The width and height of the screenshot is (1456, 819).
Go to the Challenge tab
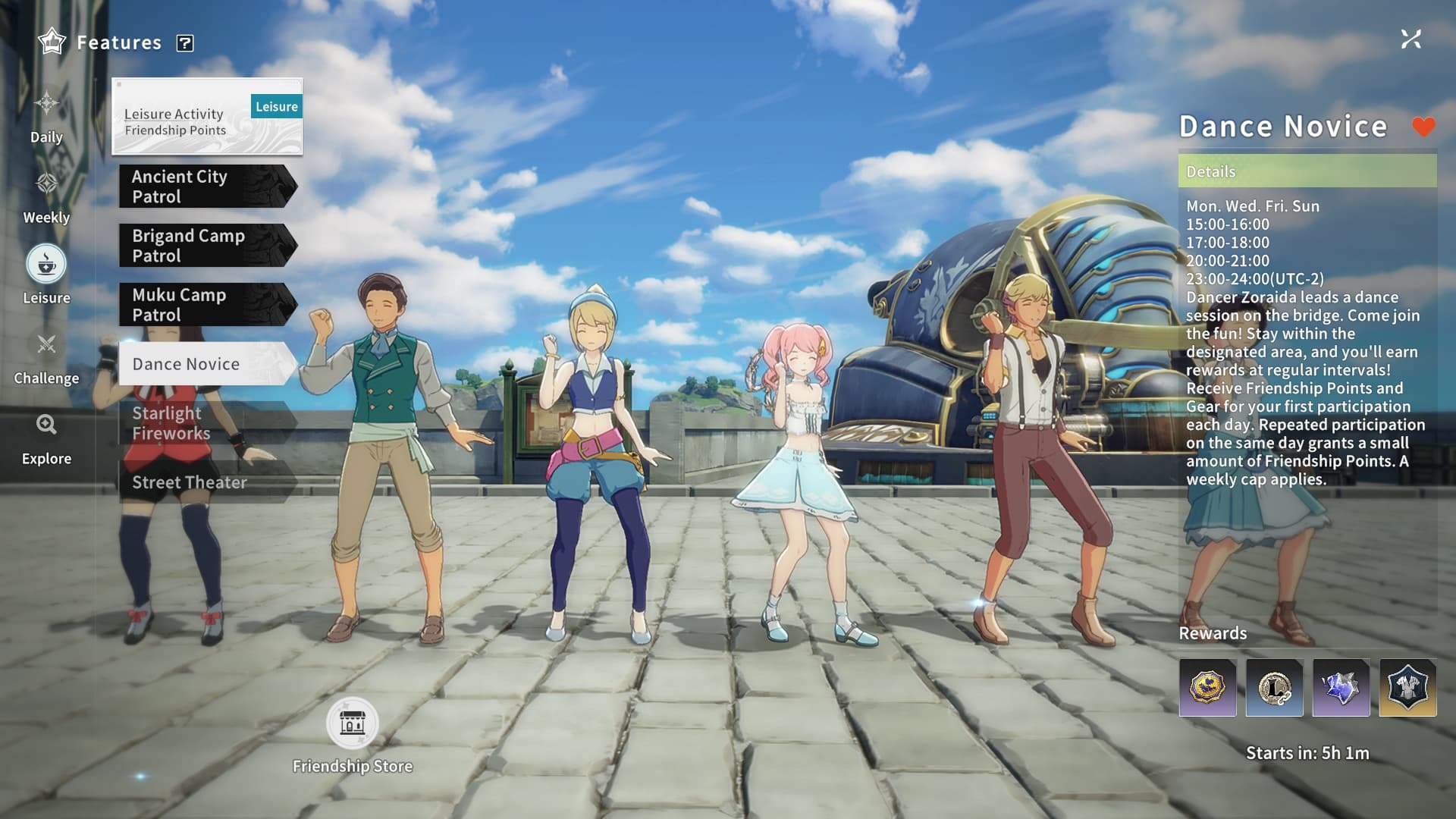[46, 356]
